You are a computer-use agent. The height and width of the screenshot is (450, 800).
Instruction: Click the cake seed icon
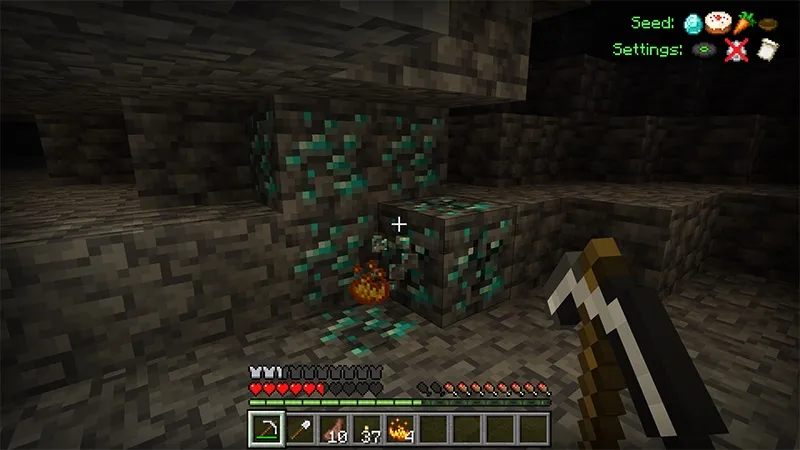[718, 23]
